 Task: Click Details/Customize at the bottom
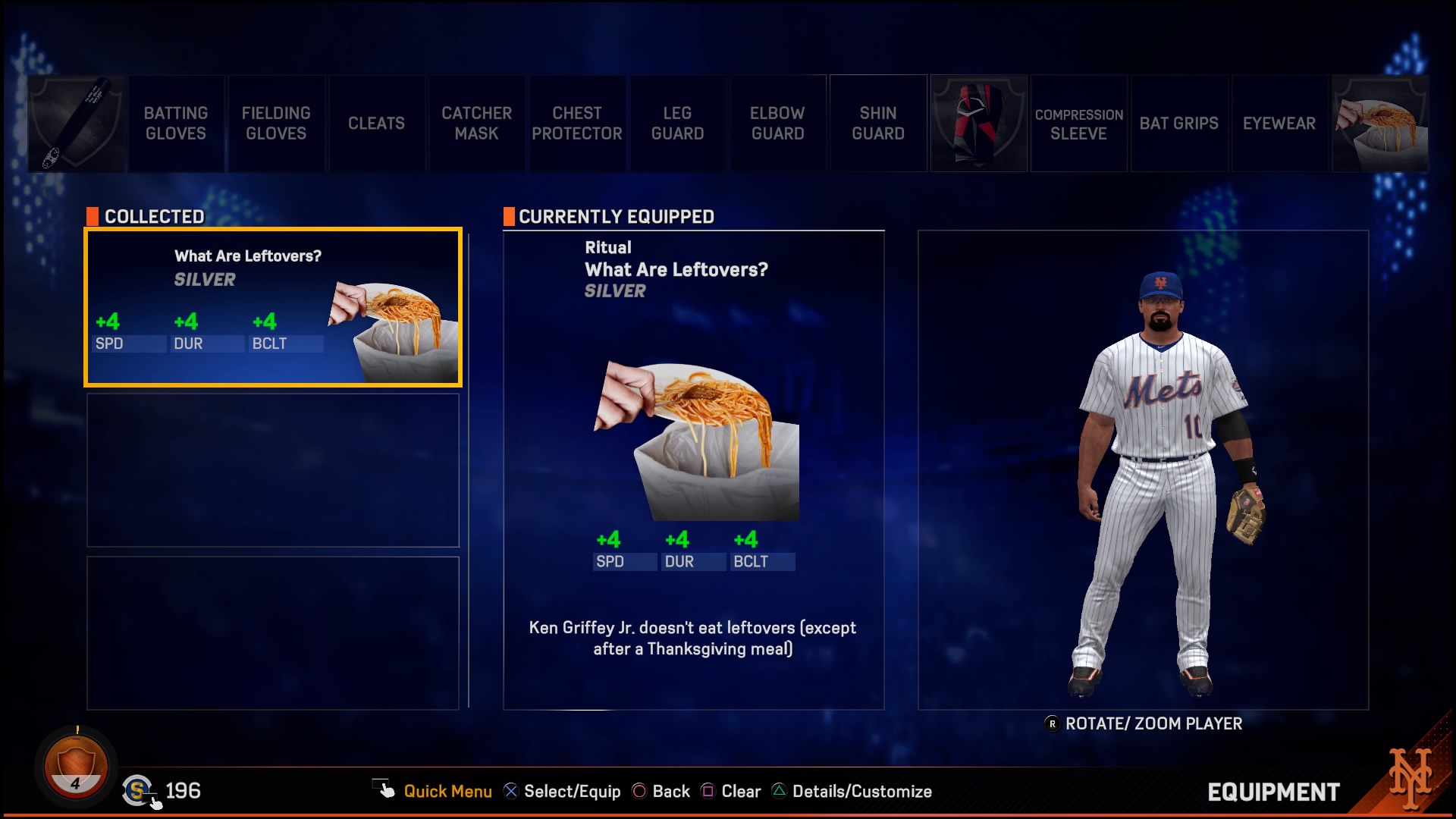[x=851, y=791]
